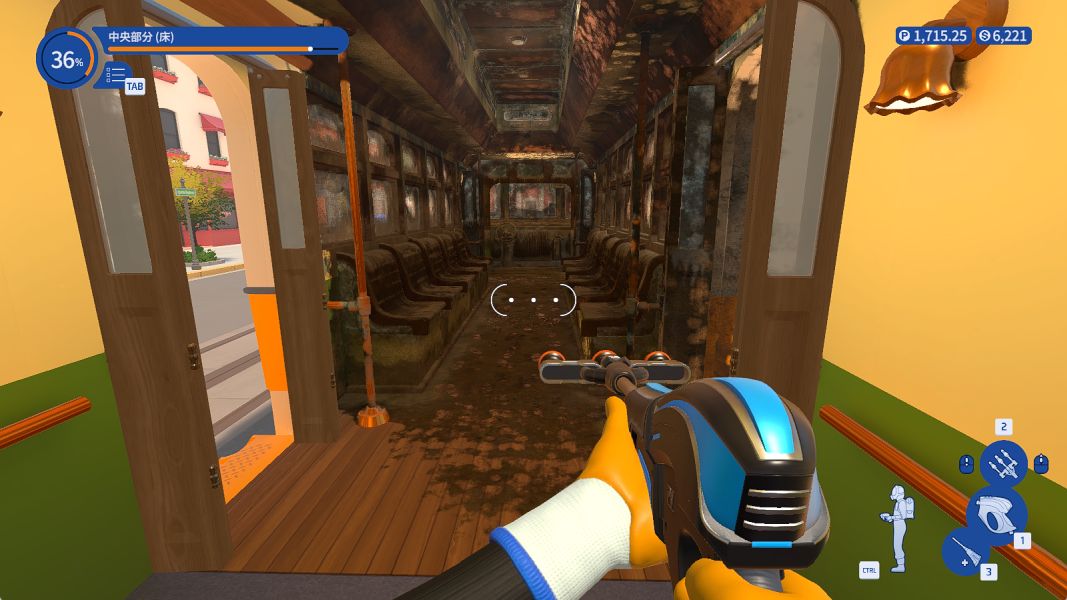Open the checklist icon beside the progress circle
Screen dimensions: 1067x600
[x=116, y=75]
